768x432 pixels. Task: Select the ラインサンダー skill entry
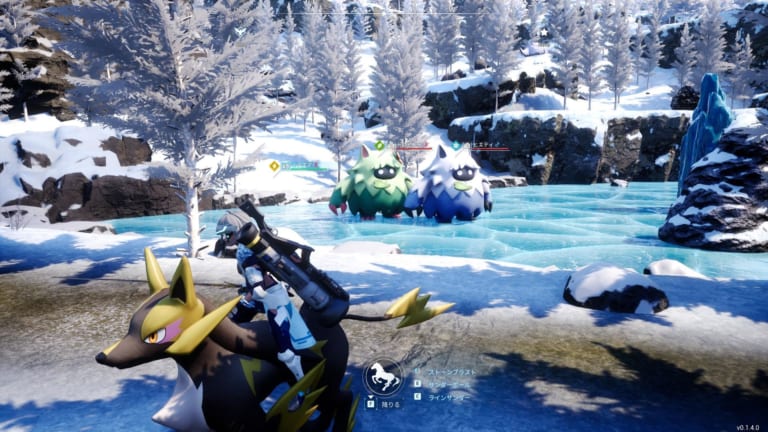click(450, 395)
